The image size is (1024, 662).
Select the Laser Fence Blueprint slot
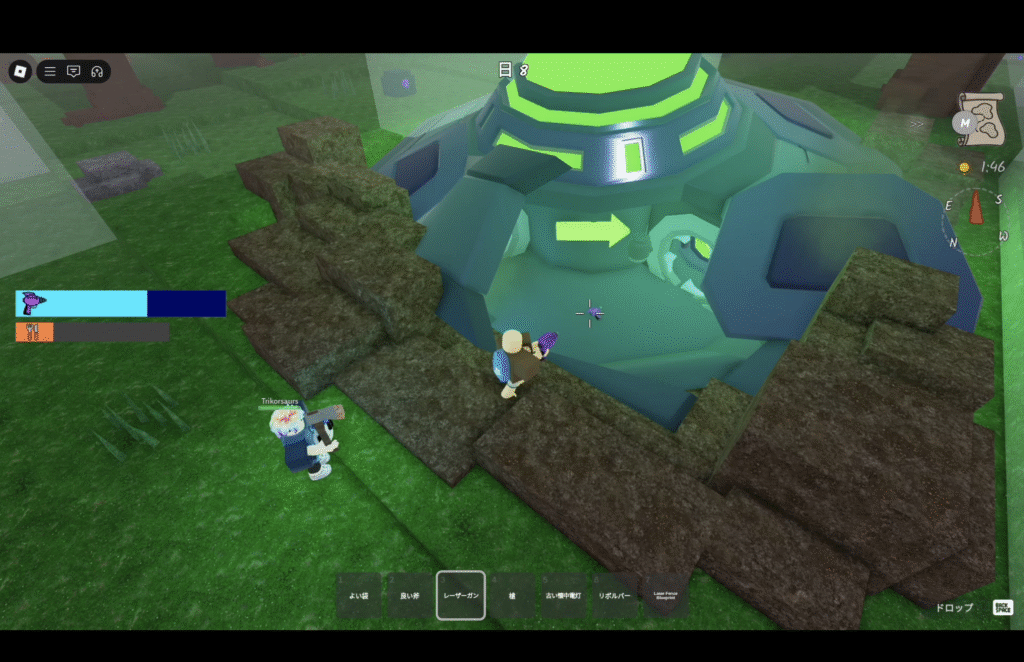(665, 595)
